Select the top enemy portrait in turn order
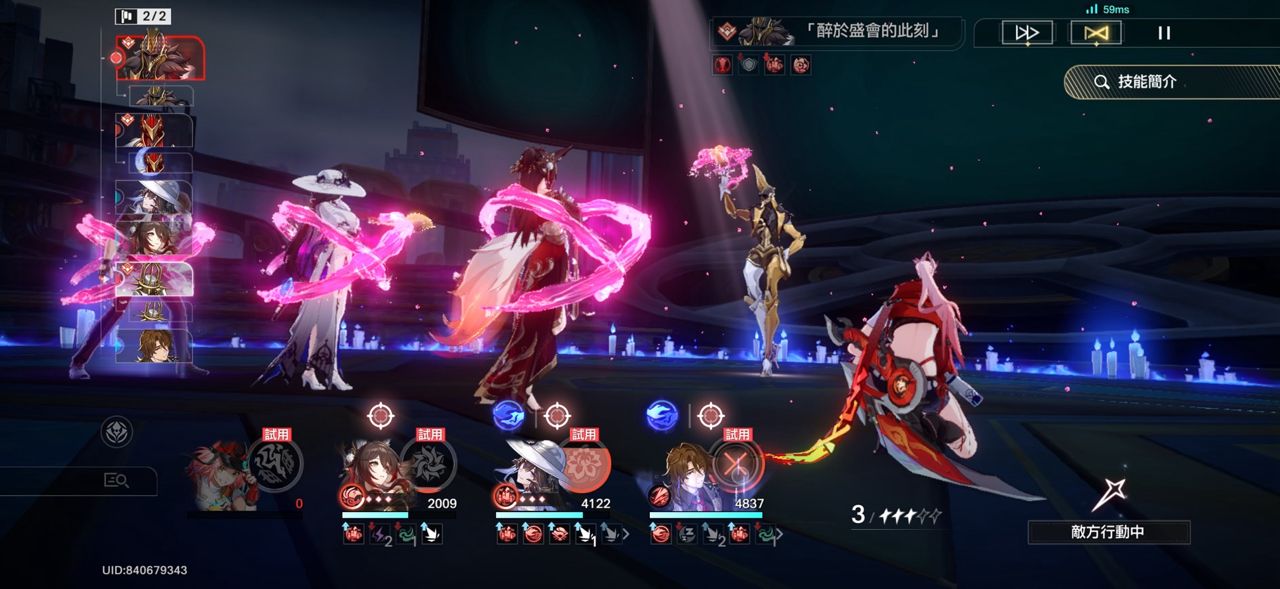Viewport: 1280px width, 589px height. pyautogui.click(x=160, y=57)
